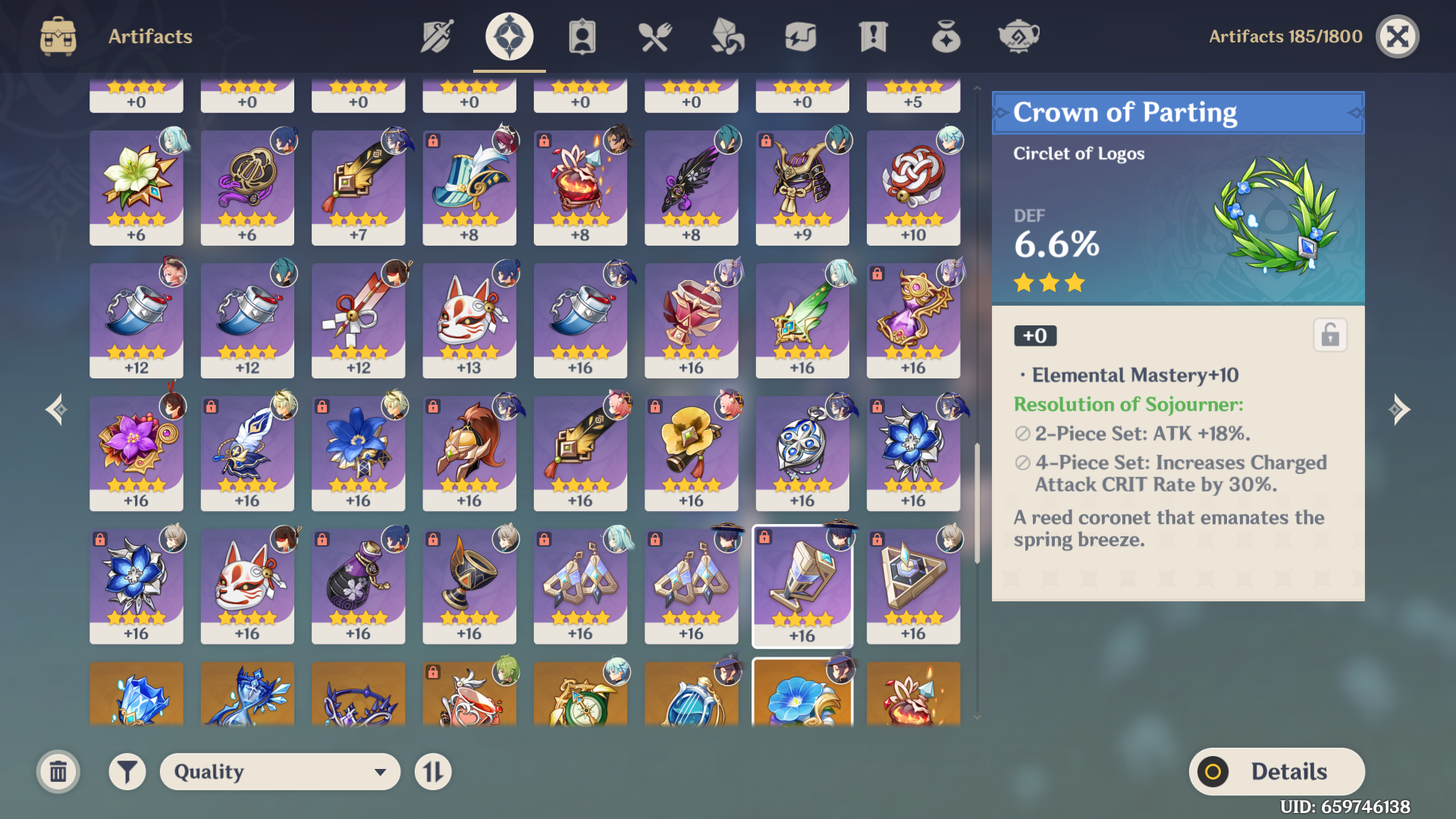Open the Materials inventory icon
Image resolution: width=1456 pixels, height=819 pixels.
726,36
